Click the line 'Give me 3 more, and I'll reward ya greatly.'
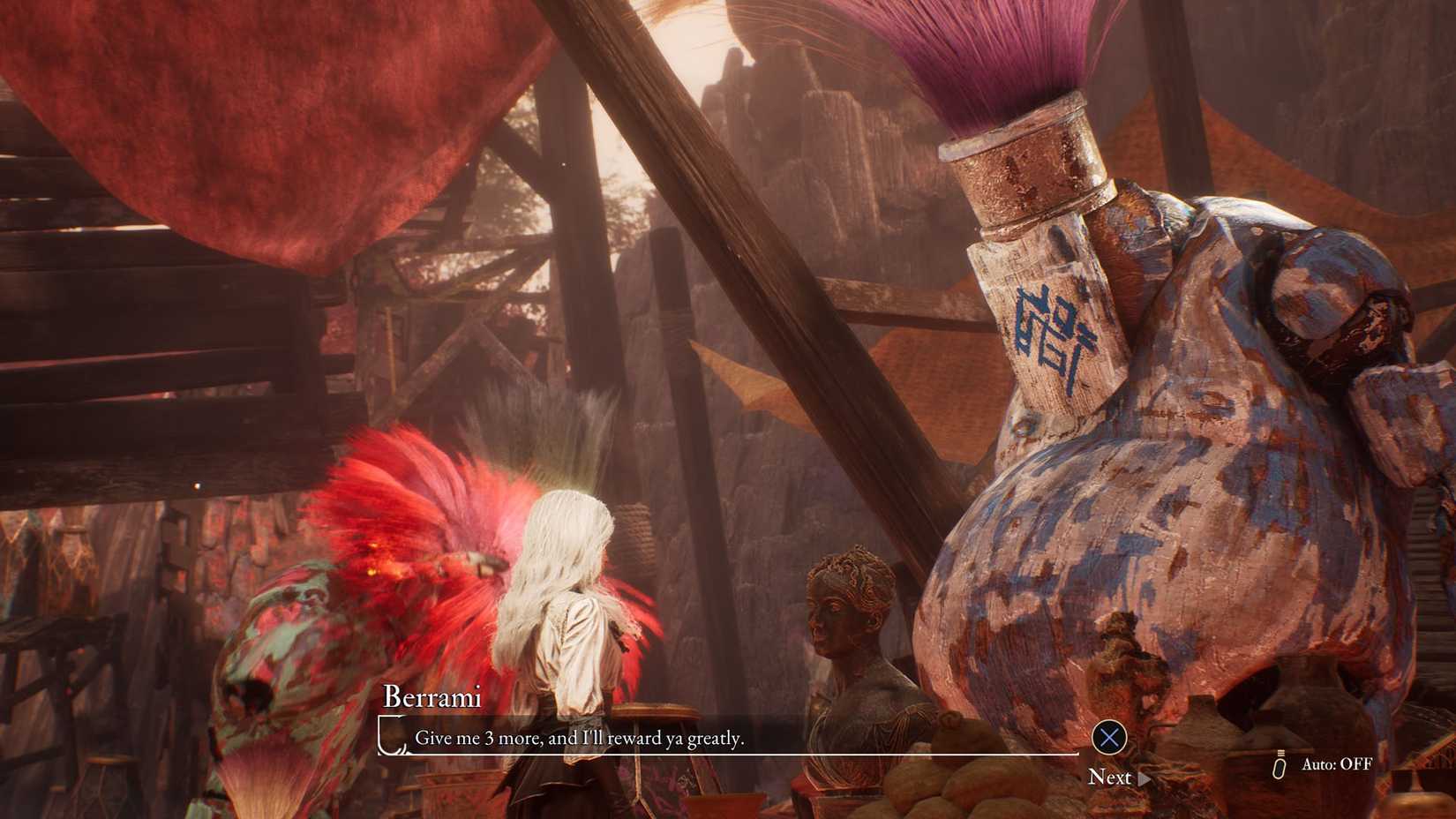This screenshot has height=819, width=1456. coord(582,738)
